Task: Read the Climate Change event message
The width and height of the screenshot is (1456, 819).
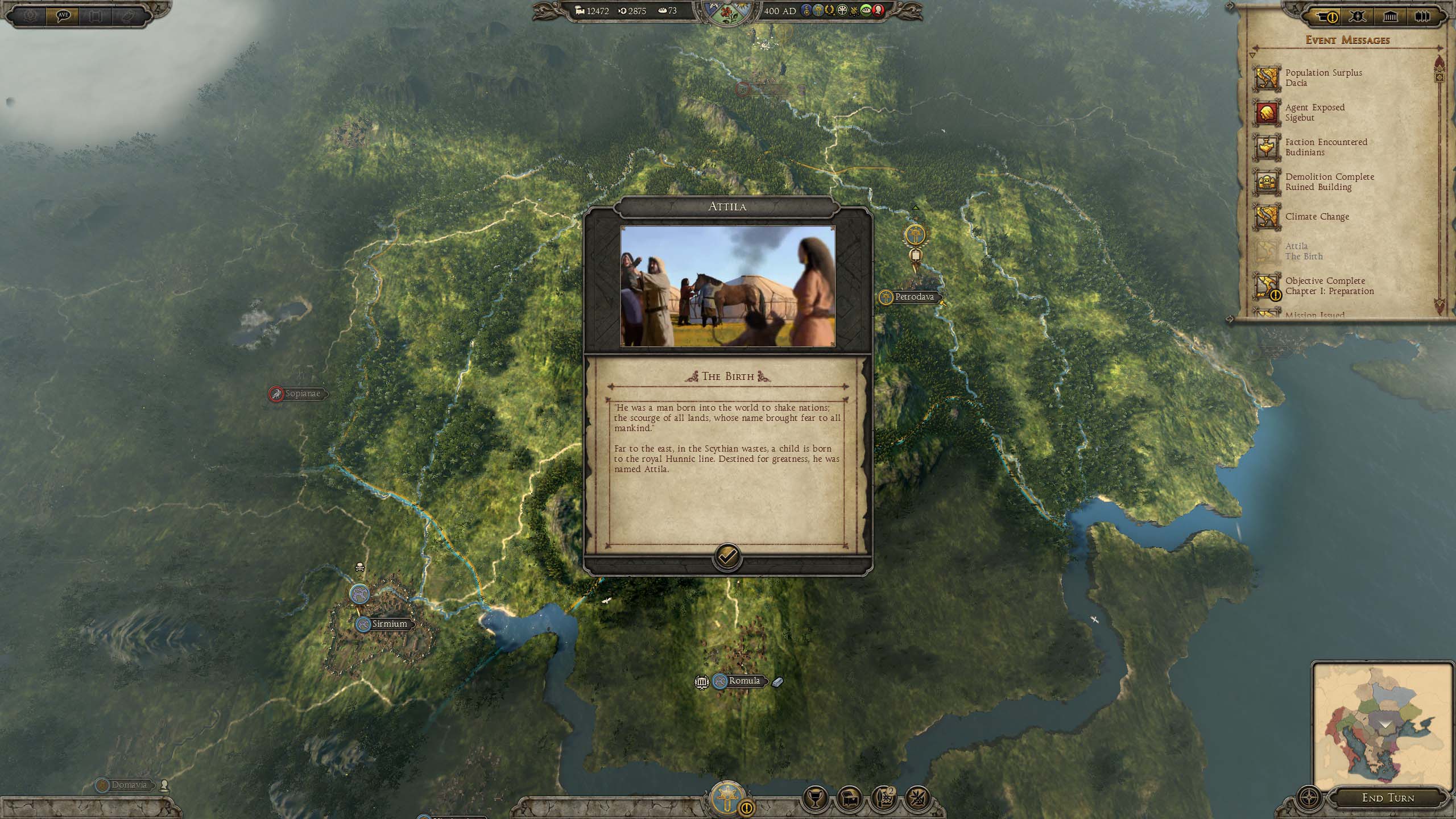Action: [x=1317, y=217]
